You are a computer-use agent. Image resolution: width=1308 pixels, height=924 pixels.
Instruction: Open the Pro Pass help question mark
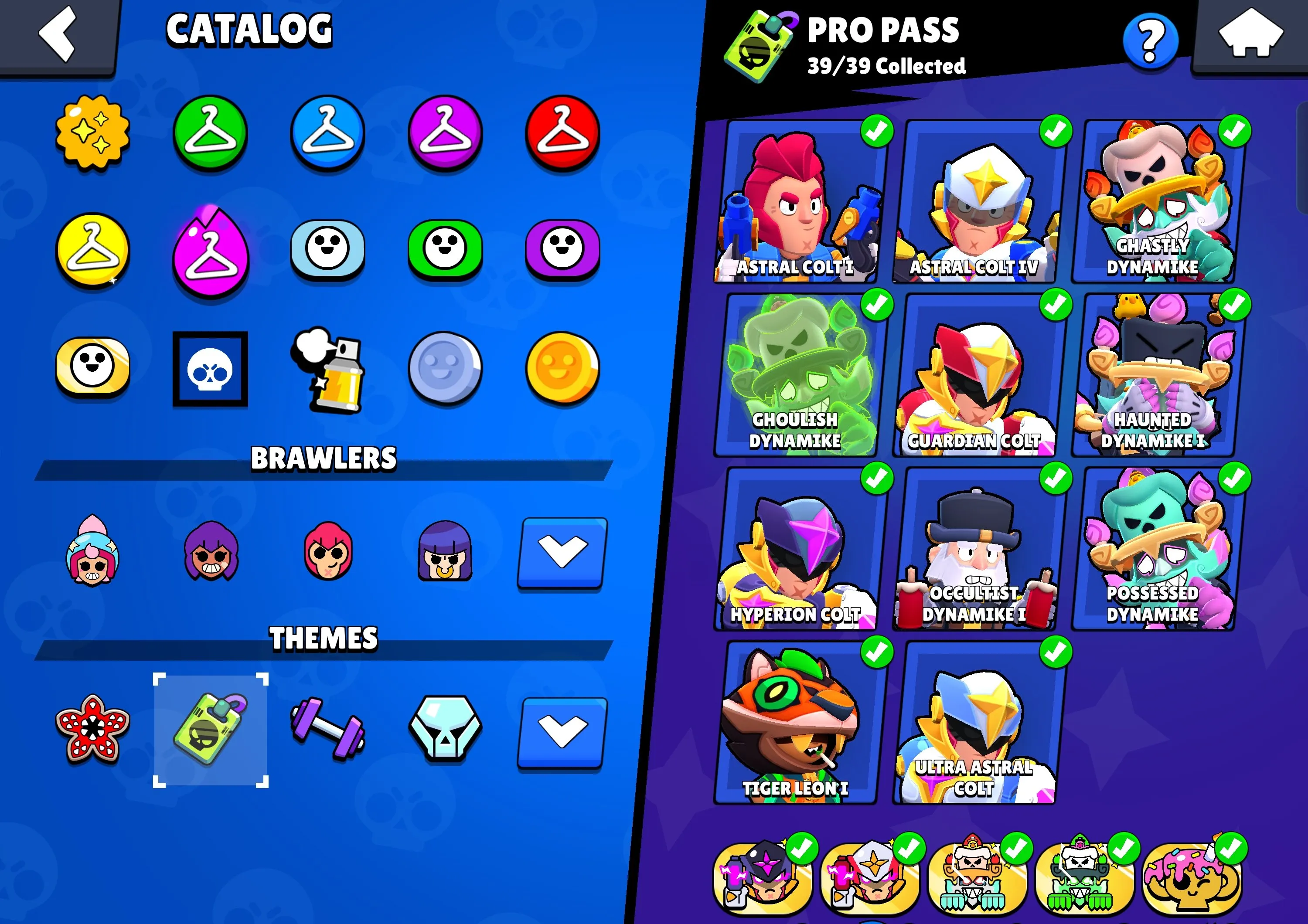click(1149, 39)
